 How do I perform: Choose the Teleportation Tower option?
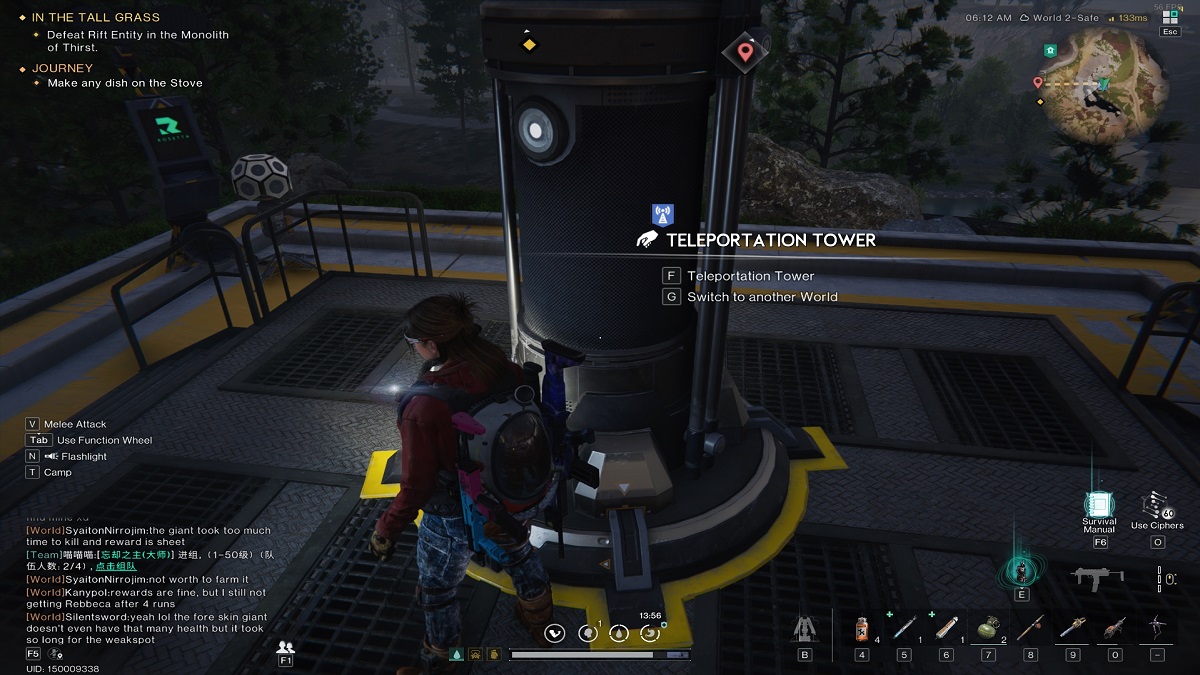tap(750, 276)
